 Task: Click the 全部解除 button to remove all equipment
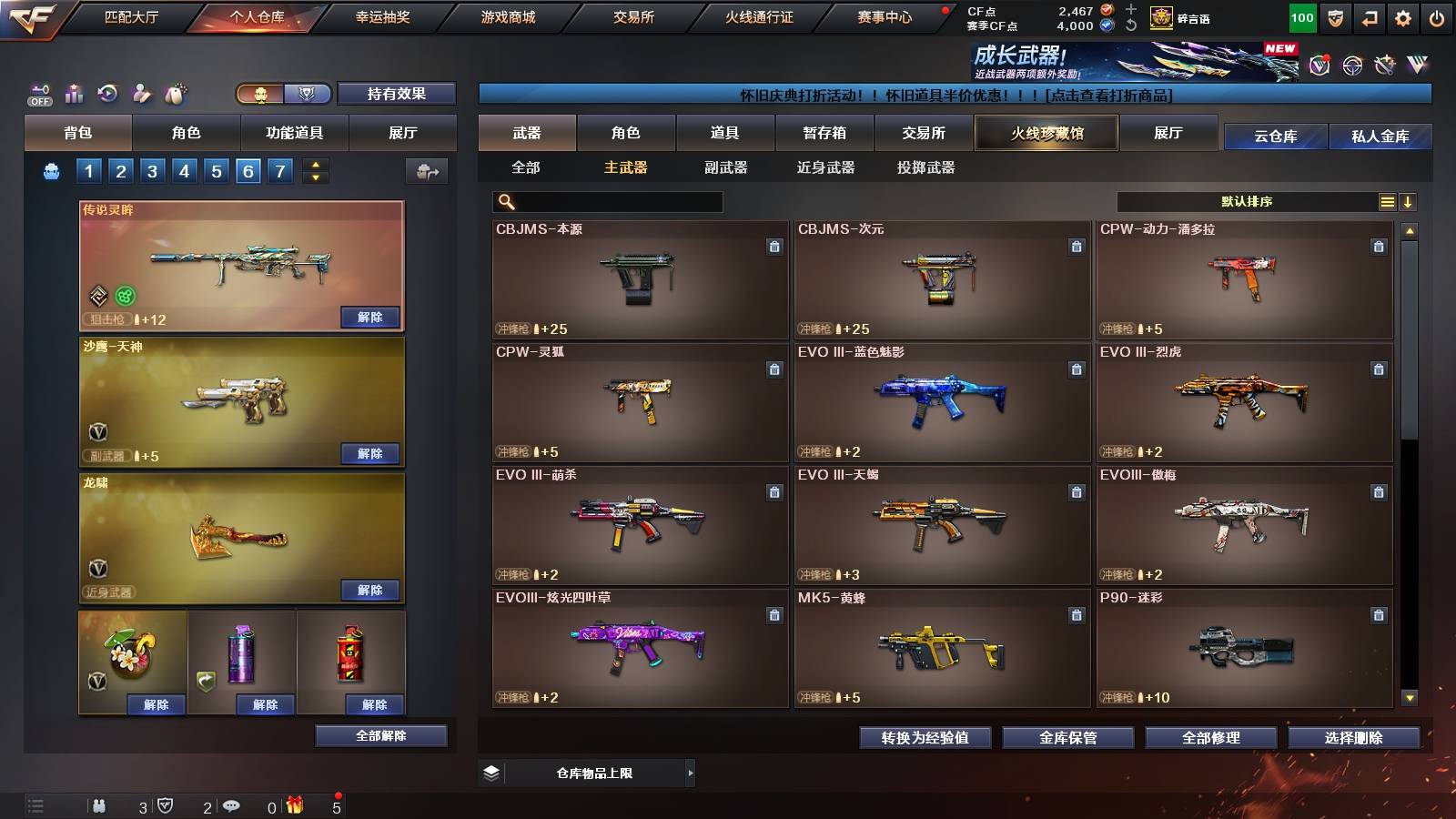click(x=379, y=735)
